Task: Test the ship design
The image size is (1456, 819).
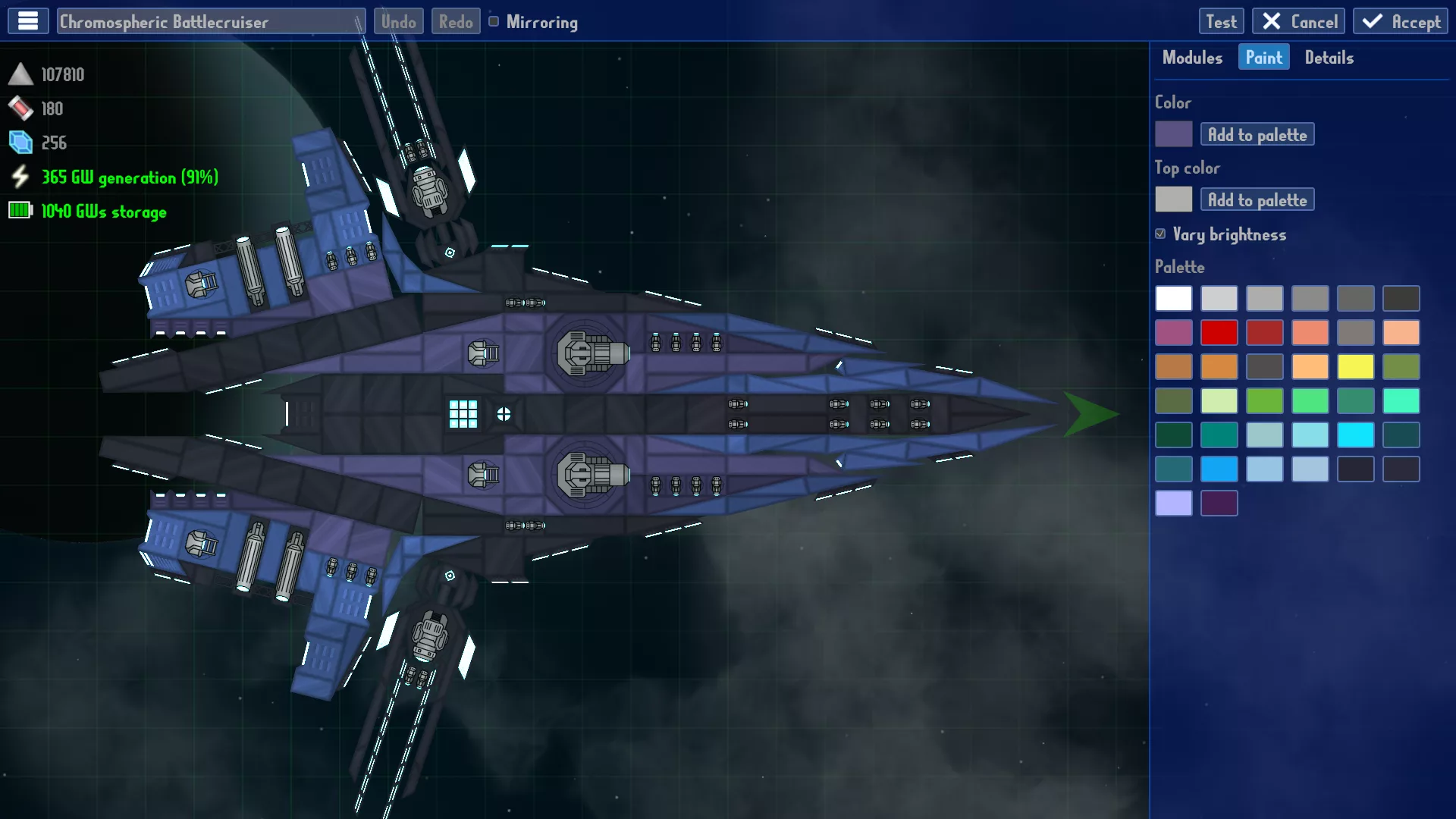Action: 1221,21
